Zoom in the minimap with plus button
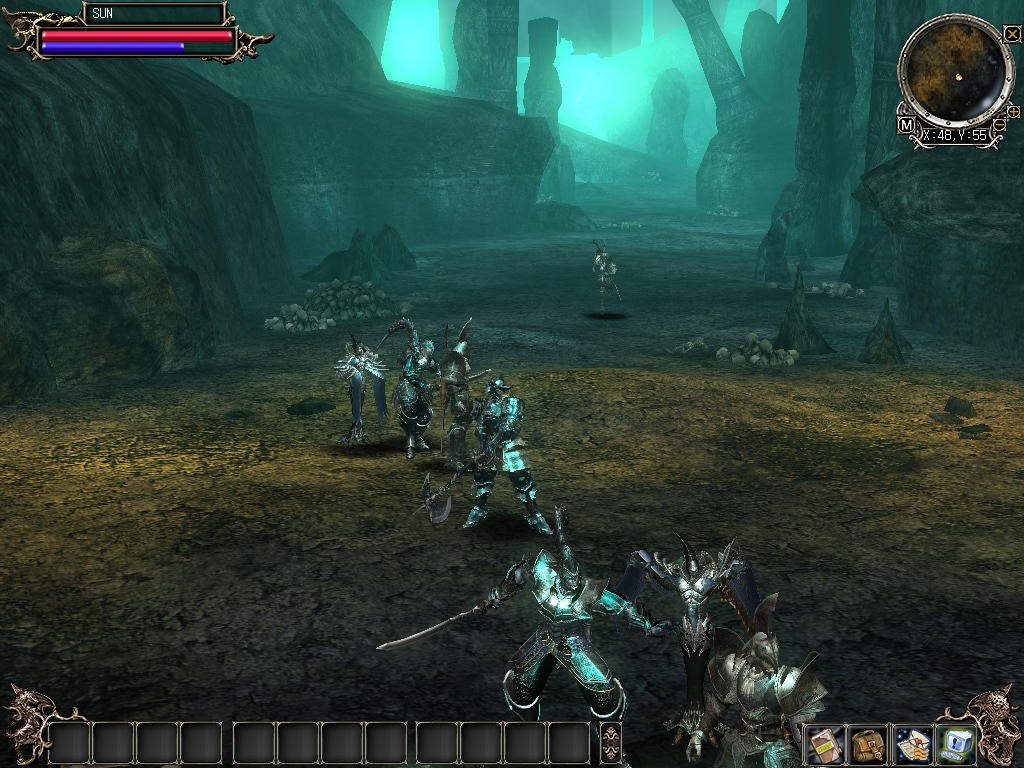The height and width of the screenshot is (768, 1024). (1013, 111)
